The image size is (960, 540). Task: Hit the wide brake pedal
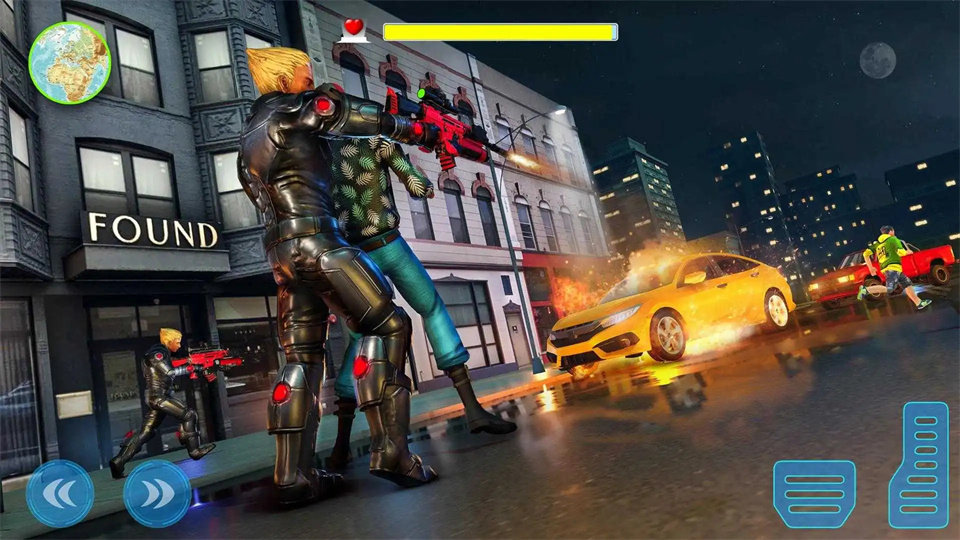(814, 493)
